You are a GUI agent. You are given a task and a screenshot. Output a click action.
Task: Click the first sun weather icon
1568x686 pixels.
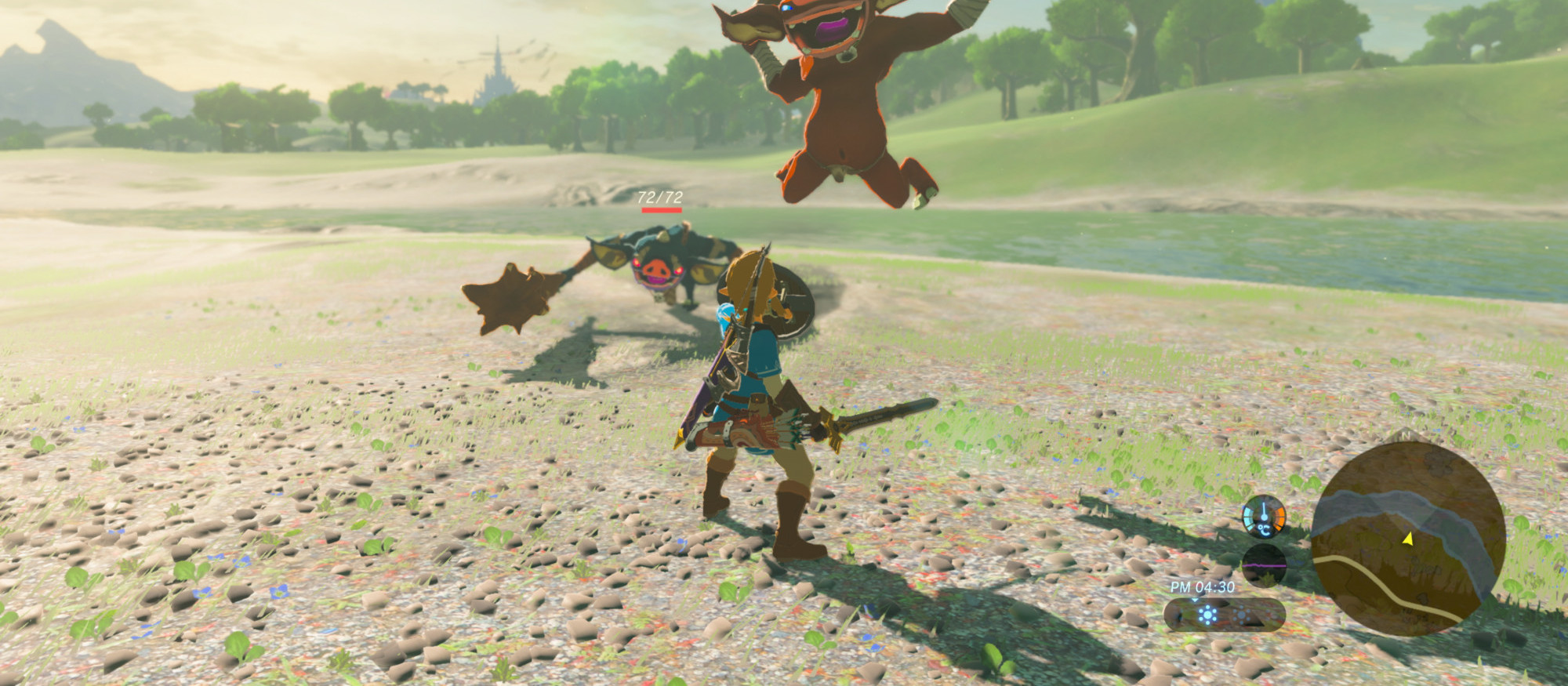click(x=1206, y=615)
